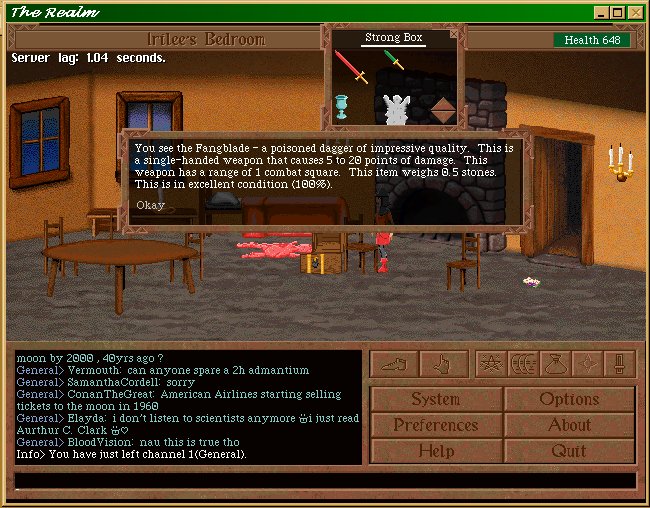Quit the game
This screenshot has height=508, width=650.
pyautogui.click(x=569, y=451)
